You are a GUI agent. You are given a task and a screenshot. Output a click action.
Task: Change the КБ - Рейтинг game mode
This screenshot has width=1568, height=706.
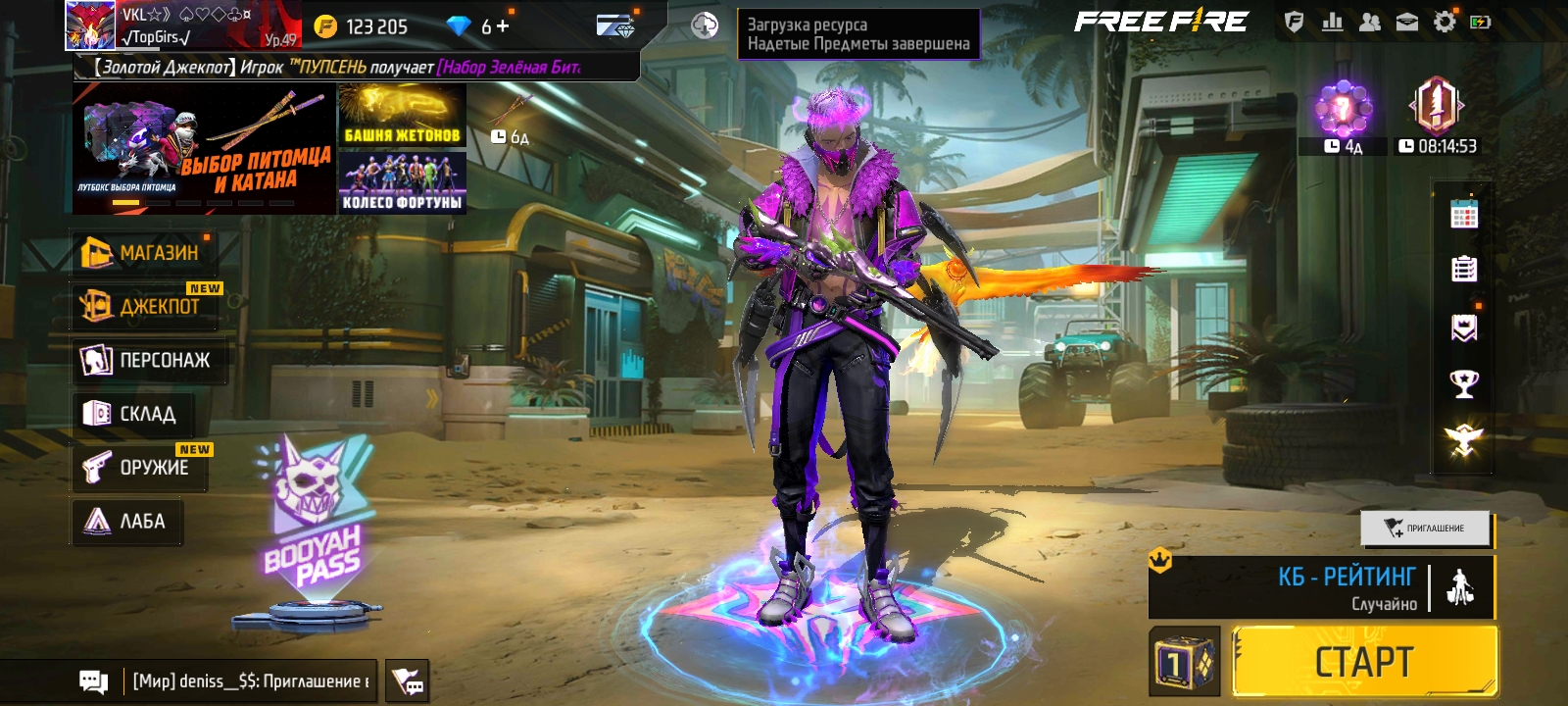1322,587
